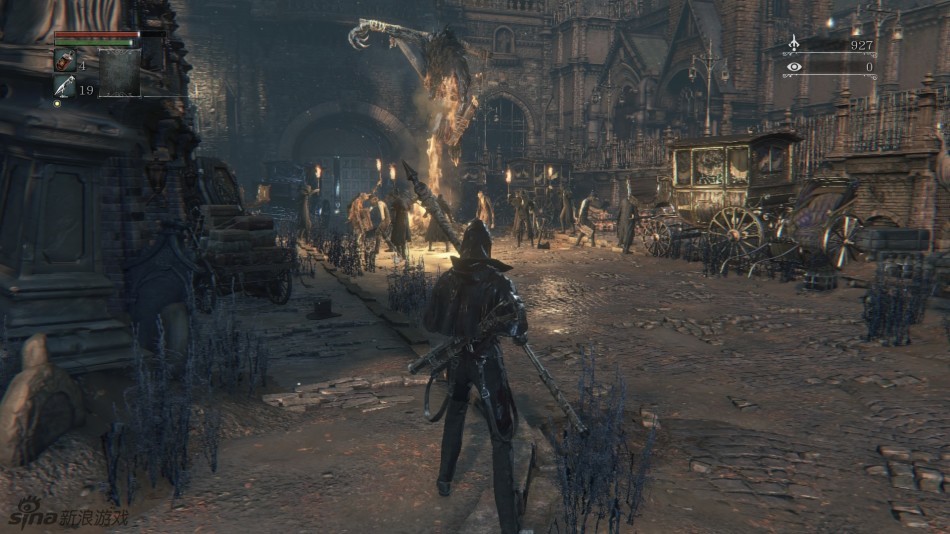
Task: Select the blood vial item slot
Action: pyautogui.click(x=64, y=60)
